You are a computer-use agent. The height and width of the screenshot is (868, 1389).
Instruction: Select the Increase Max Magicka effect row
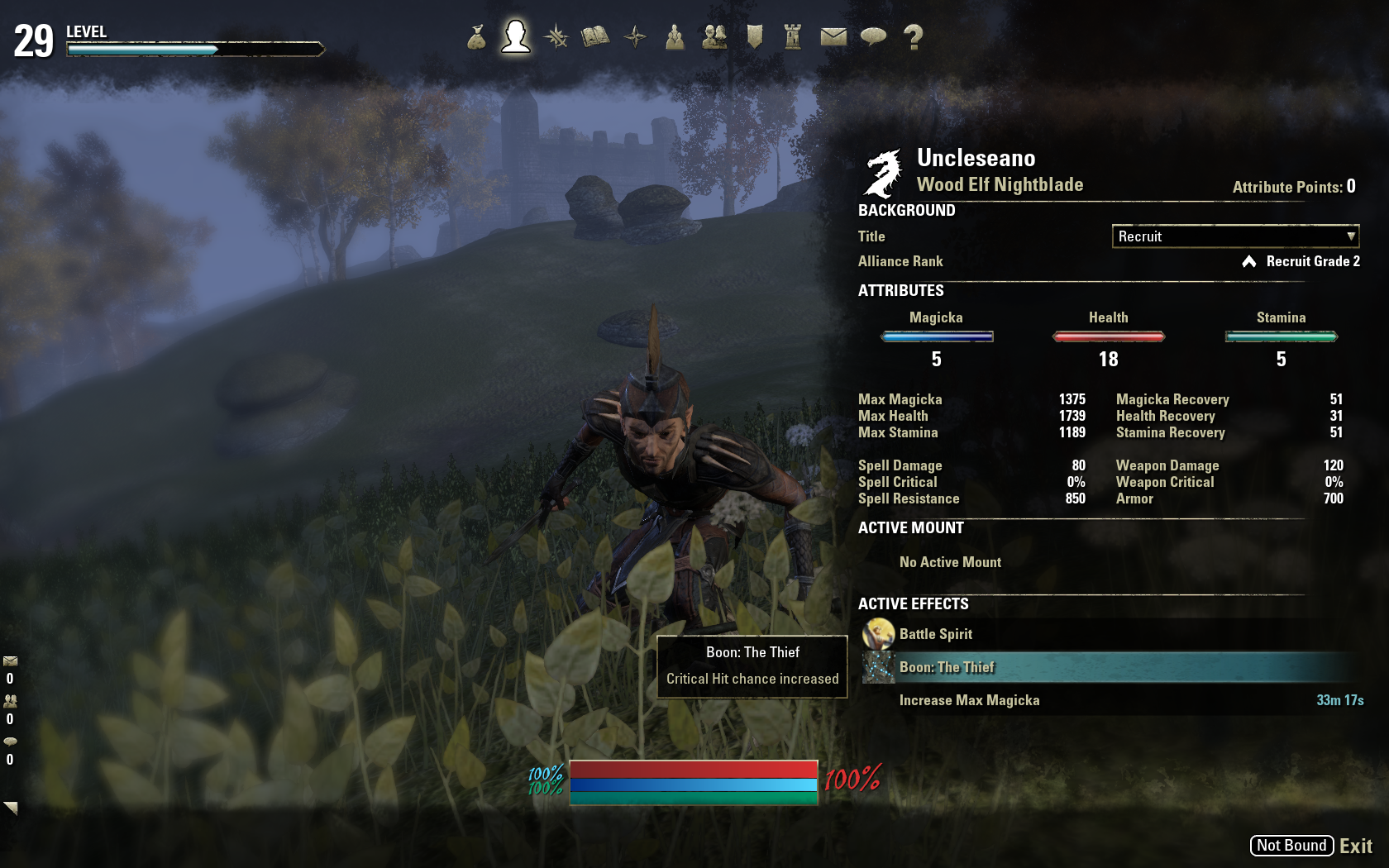969,700
